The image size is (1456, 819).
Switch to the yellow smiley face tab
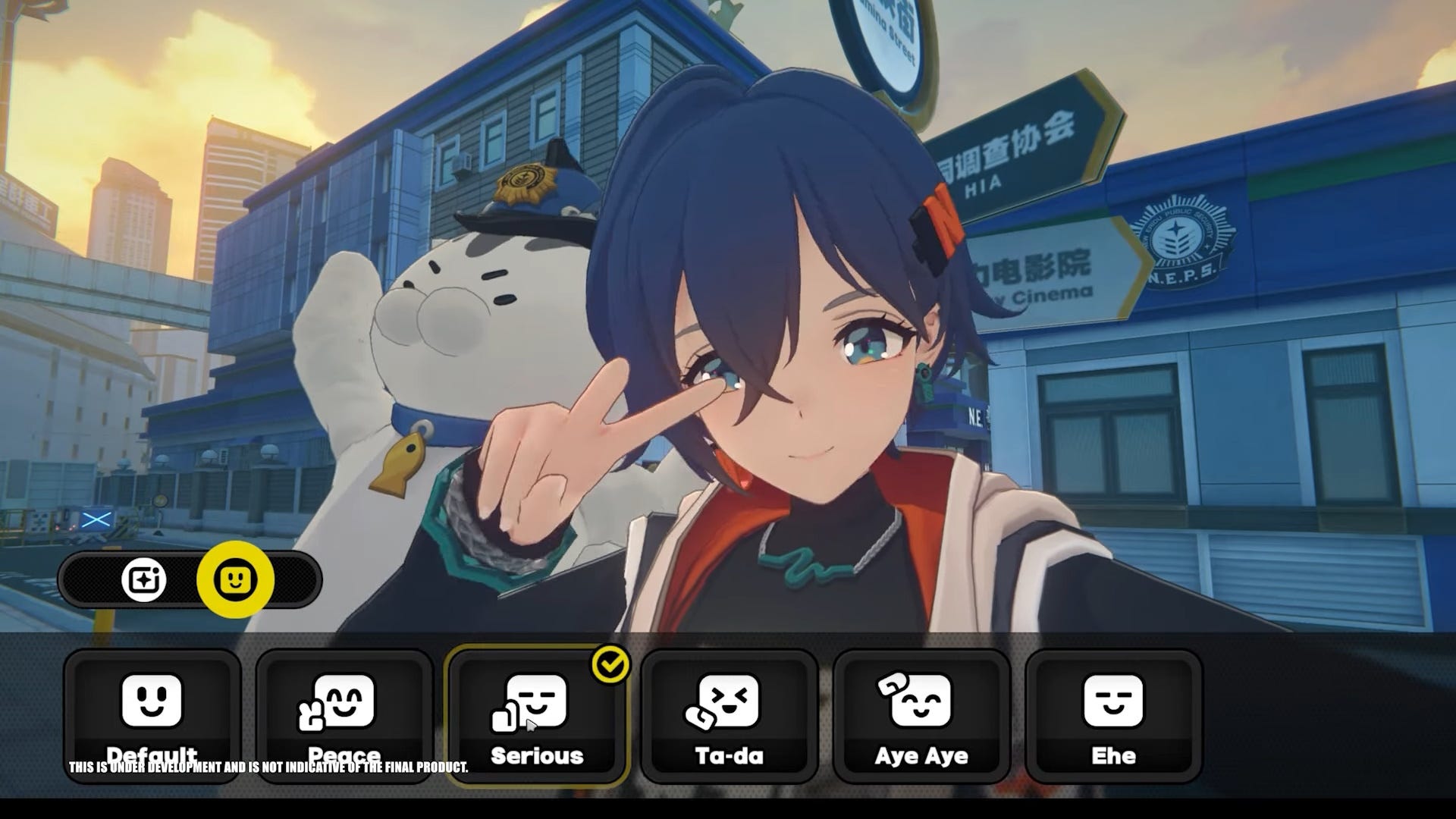point(235,580)
